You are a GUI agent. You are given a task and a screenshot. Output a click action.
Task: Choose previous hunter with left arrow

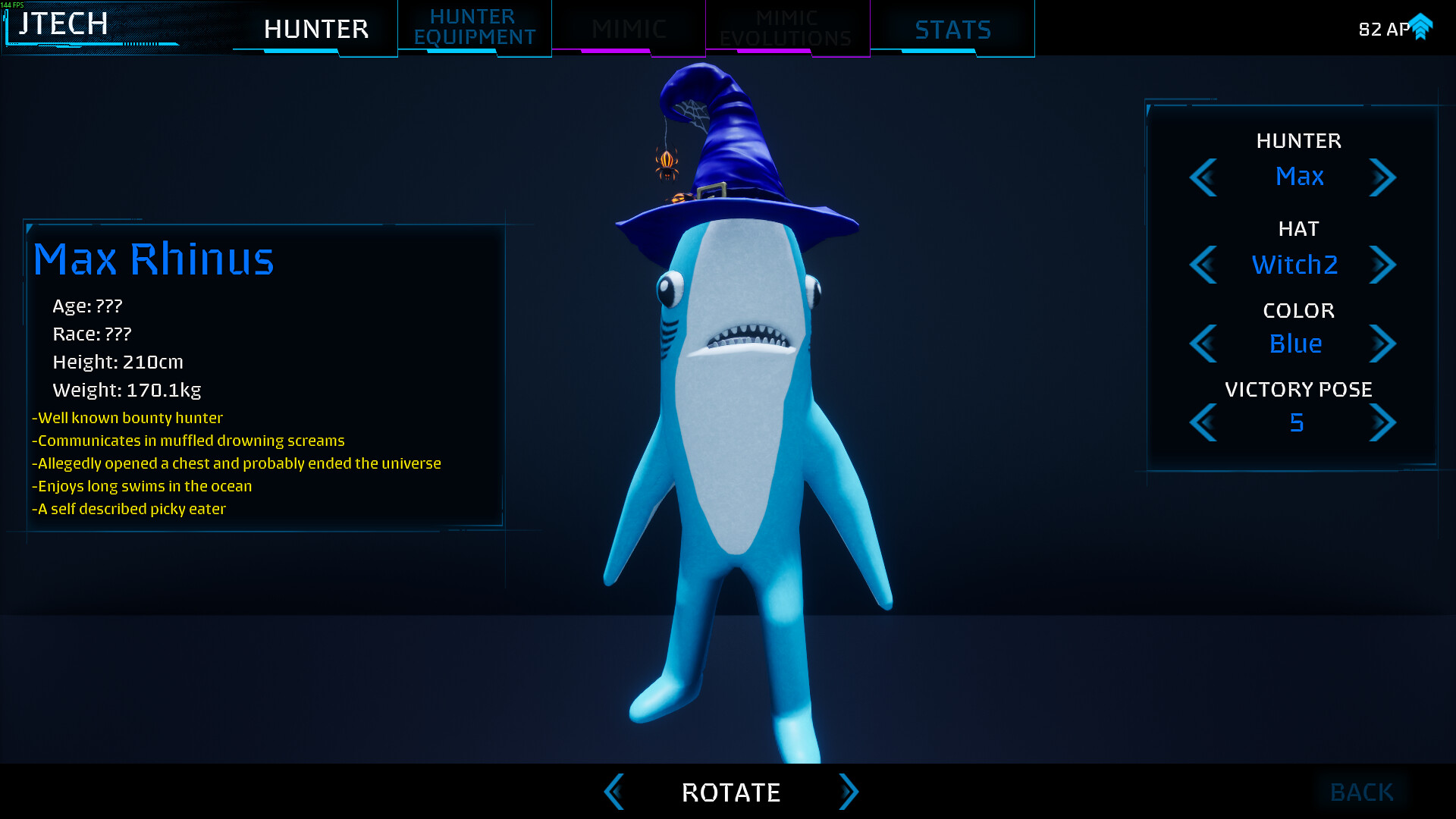(1203, 177)
